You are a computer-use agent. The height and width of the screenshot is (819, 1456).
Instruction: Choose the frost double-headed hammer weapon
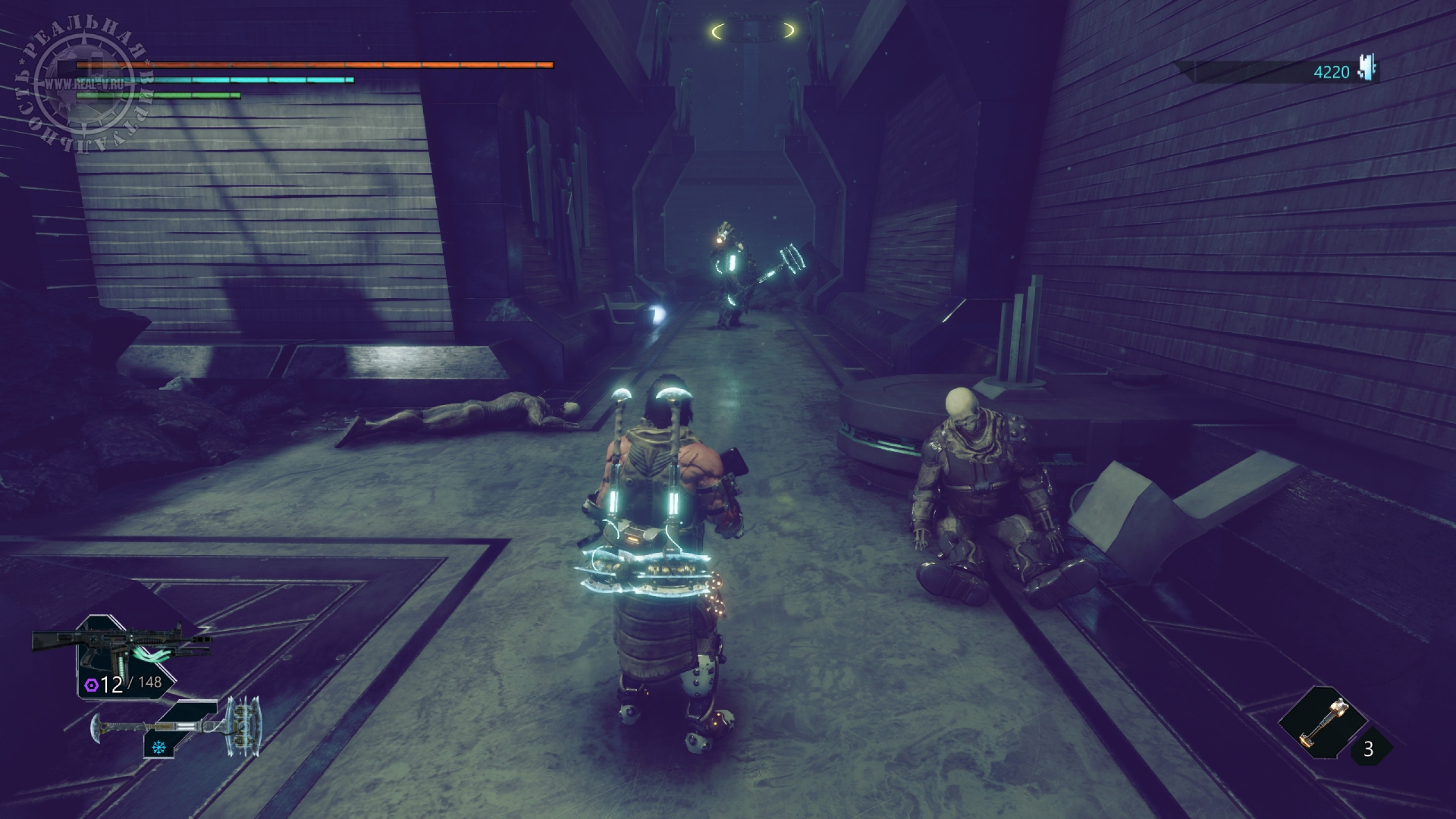click(x=176, y=727)
